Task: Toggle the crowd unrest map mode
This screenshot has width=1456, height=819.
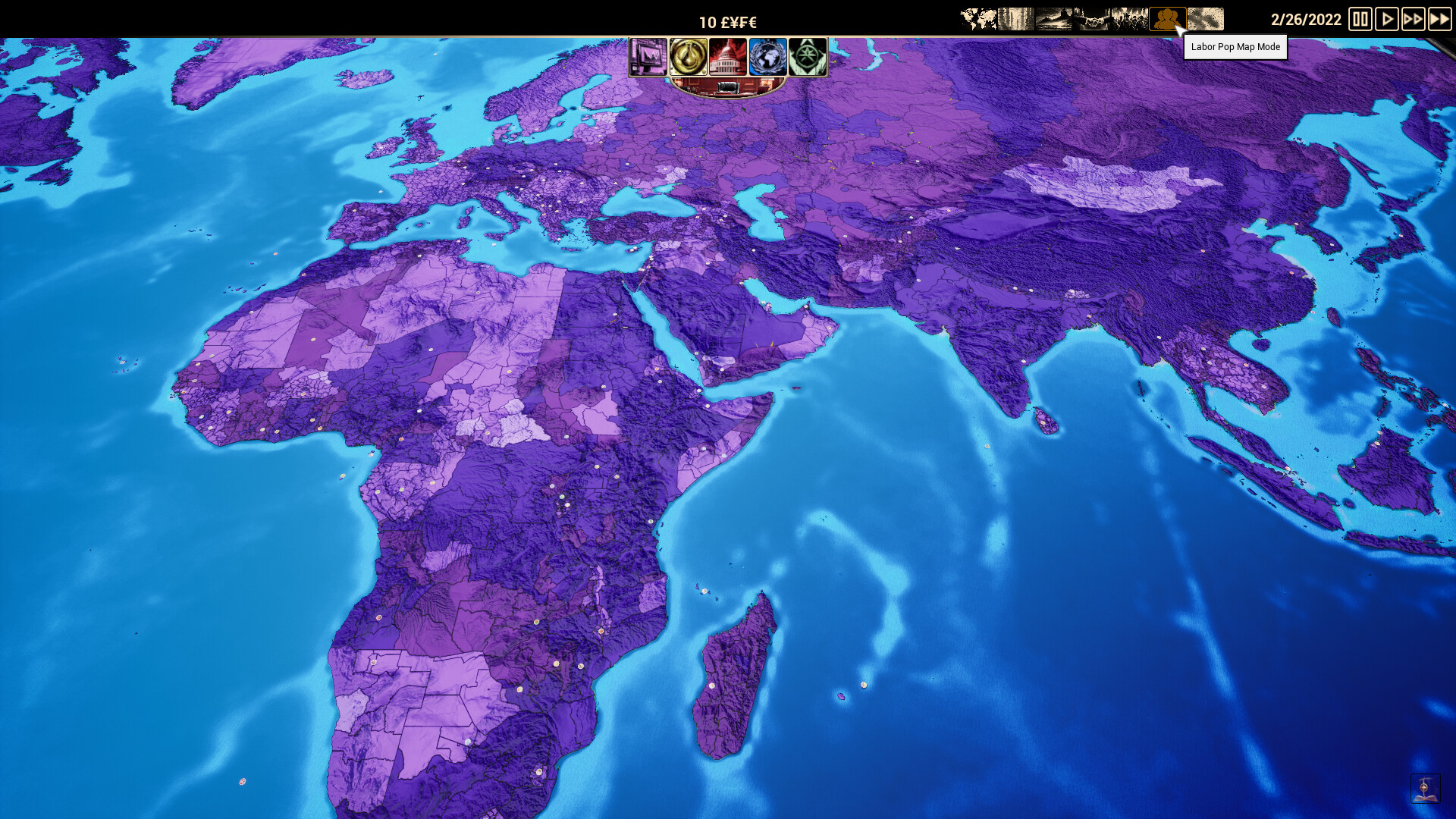Action: point(1130,16)
